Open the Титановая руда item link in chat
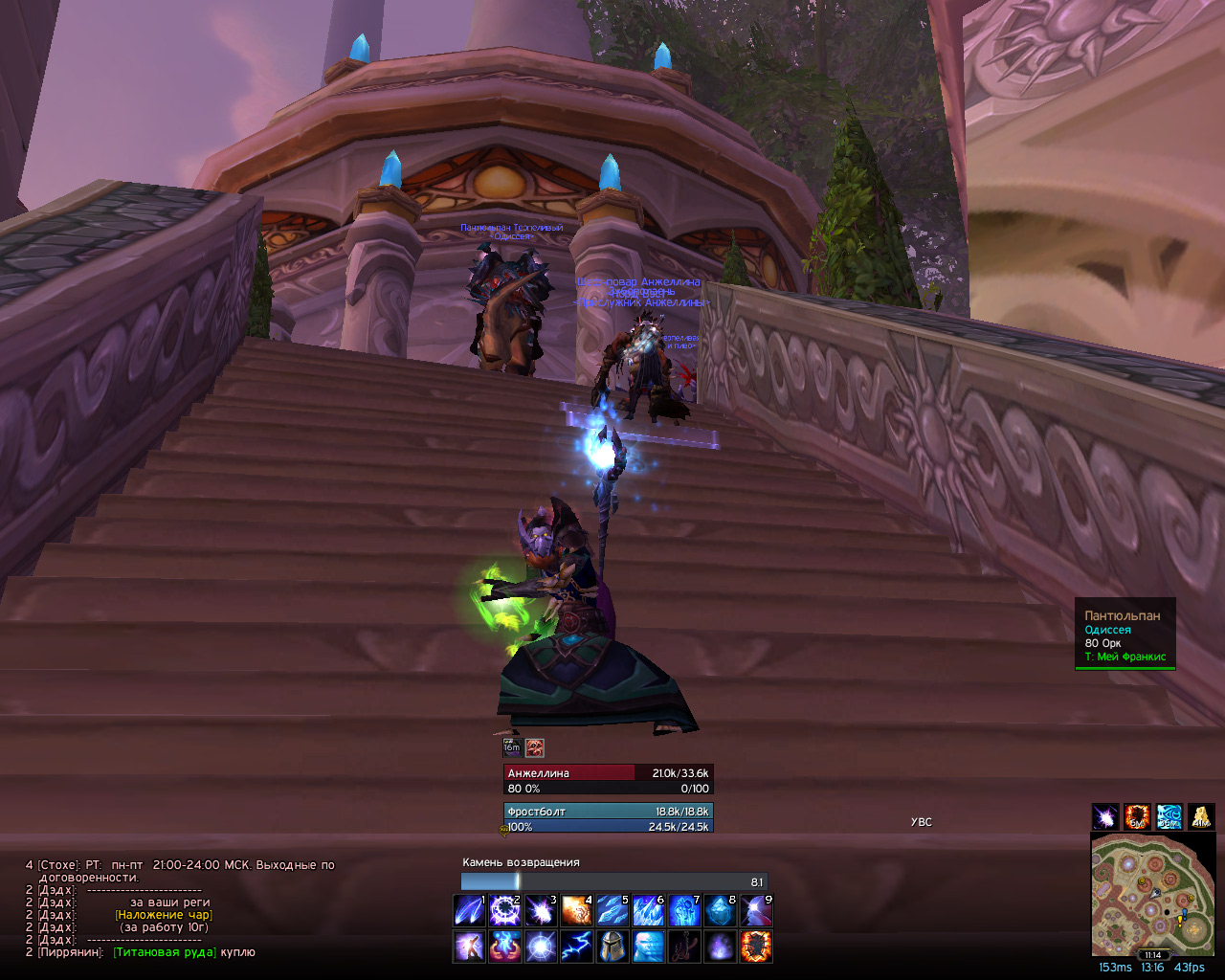 click(165, 952)
